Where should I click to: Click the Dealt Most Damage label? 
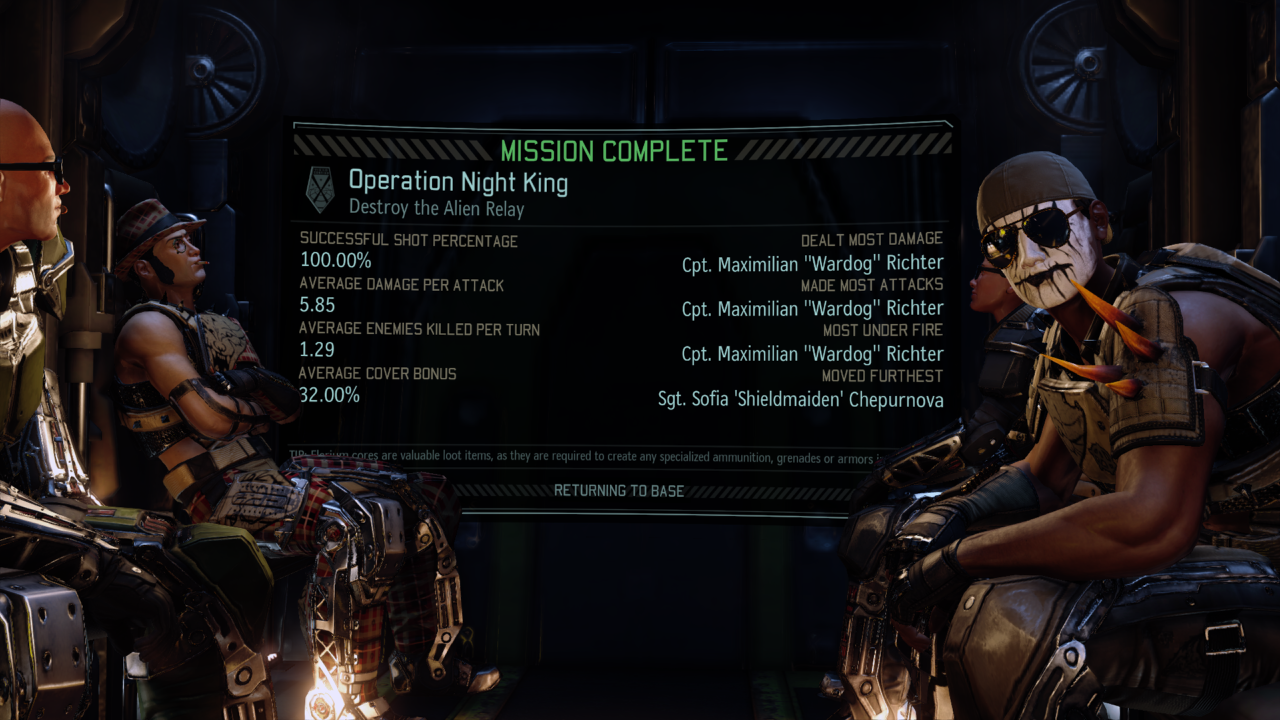pyautogui.click(x=873, y=239)
